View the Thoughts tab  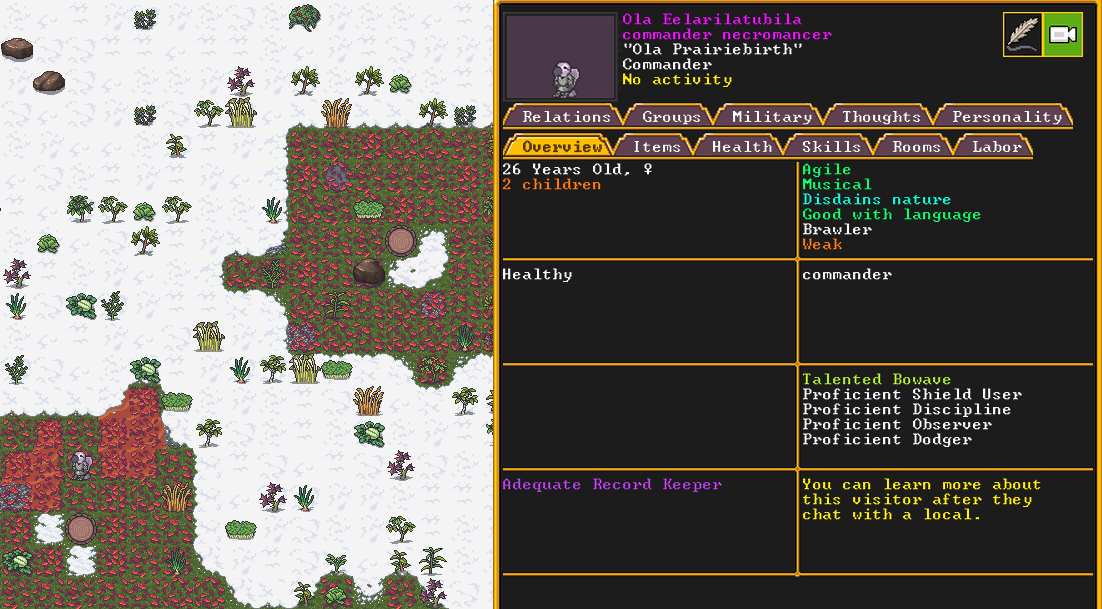pos(880,117)
